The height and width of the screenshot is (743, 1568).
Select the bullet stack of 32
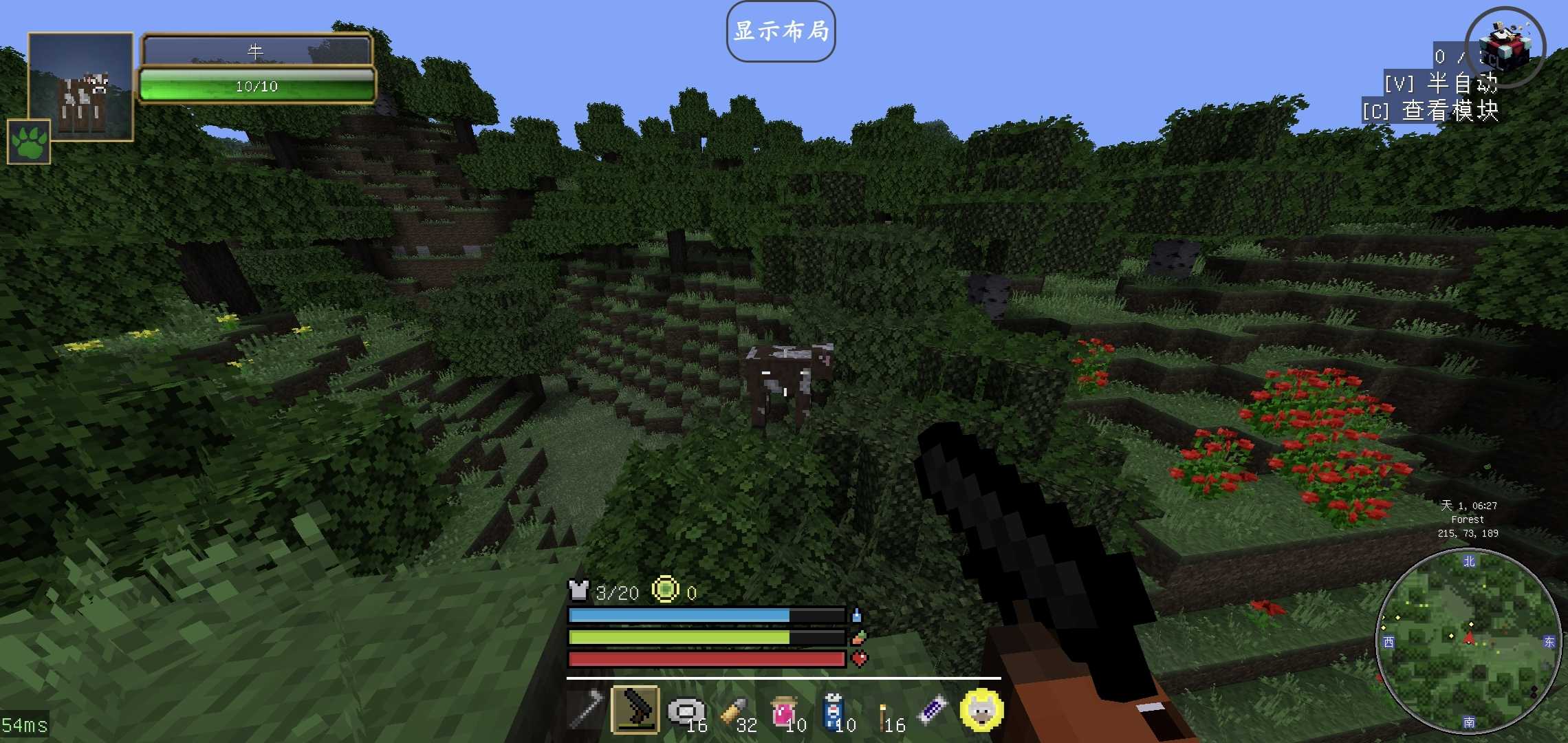pyautogui.click(x=734, y=711)
